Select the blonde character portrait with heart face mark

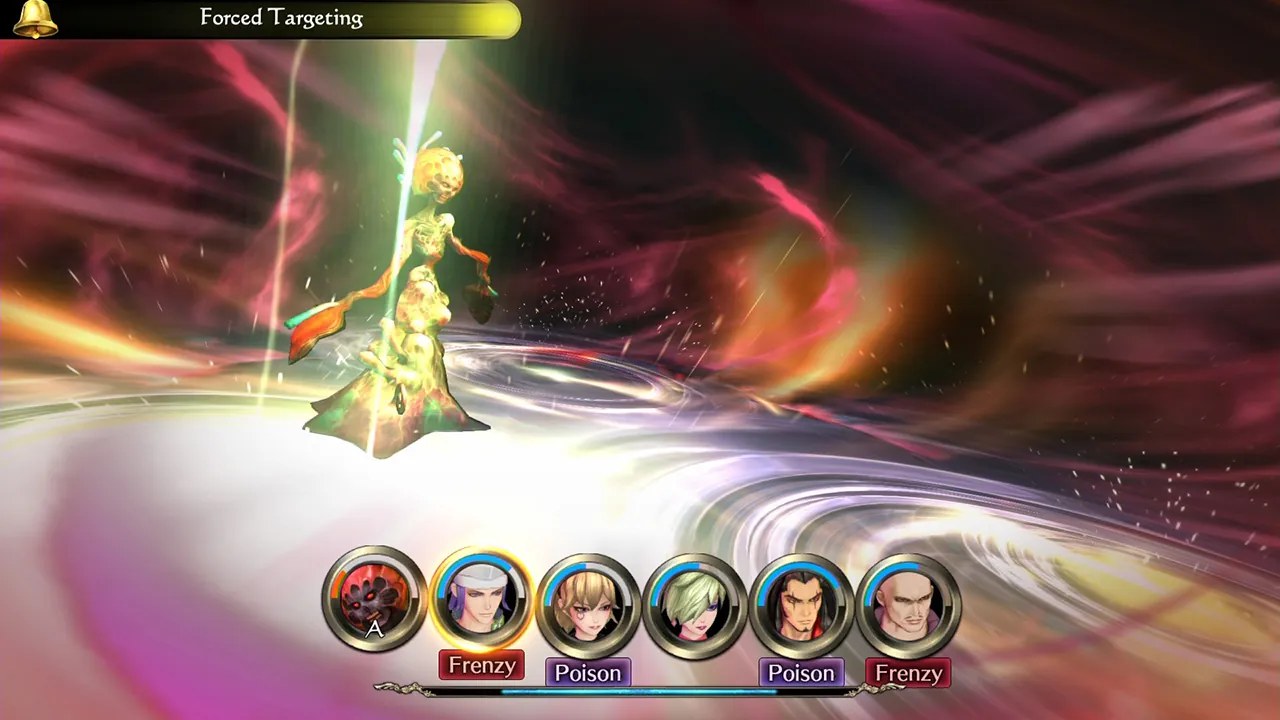coord(588,601)
